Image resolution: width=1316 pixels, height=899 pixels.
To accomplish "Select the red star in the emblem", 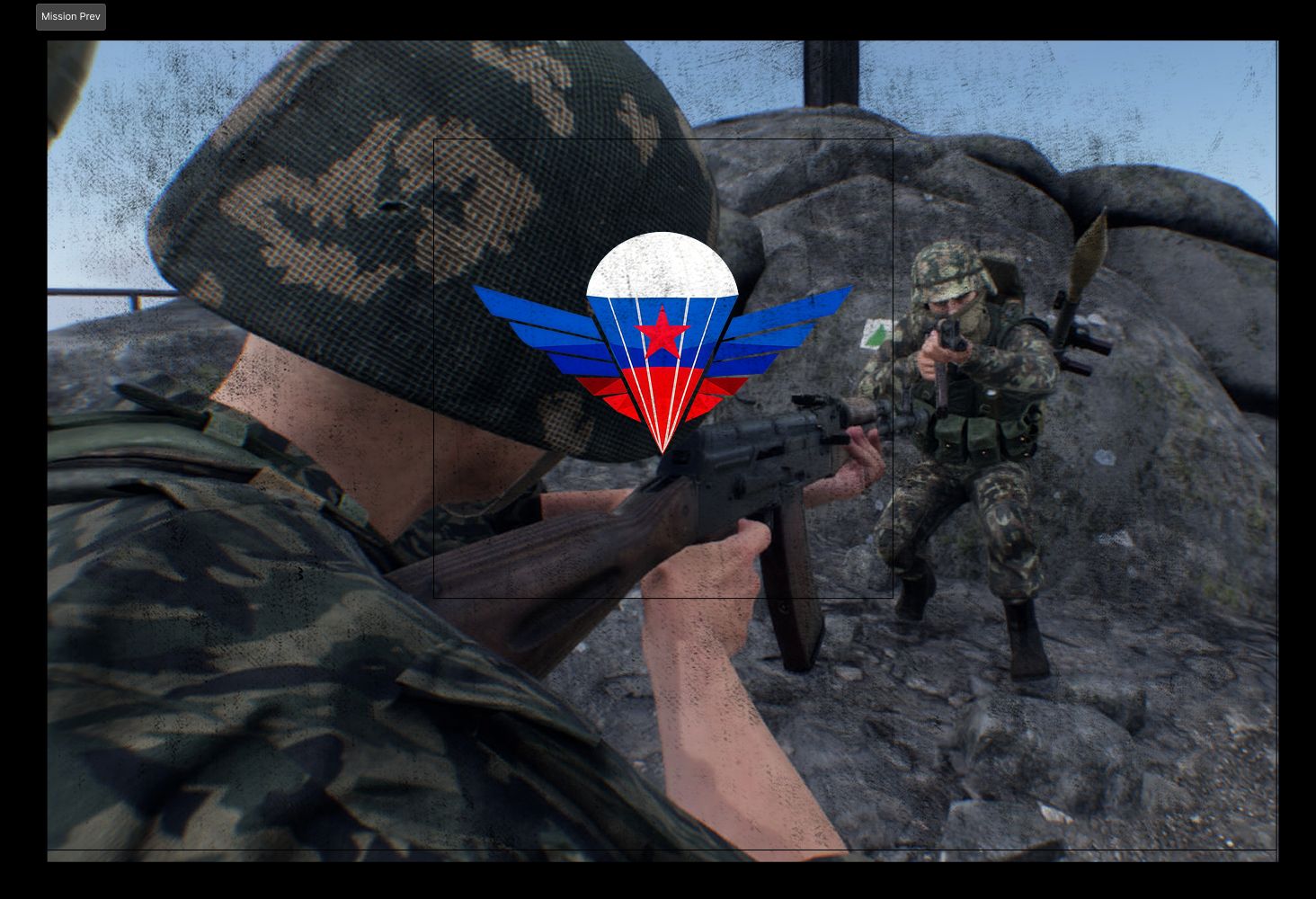I will [663, 338].
